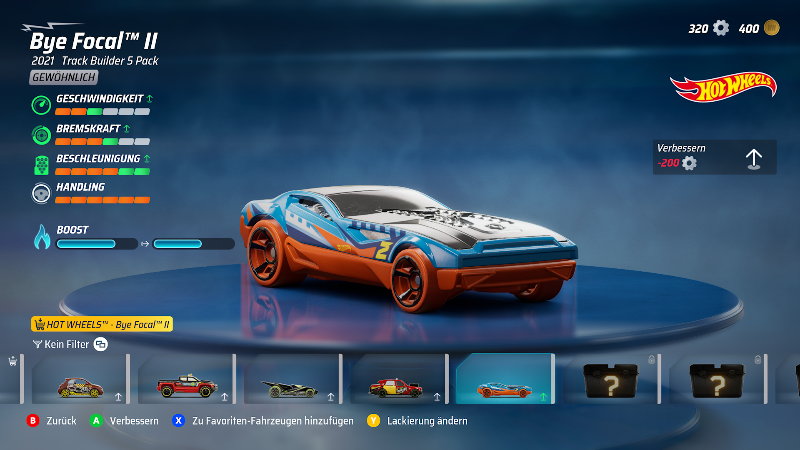This screenshot has height=450, width=800.
Task: Click the Verbessern upgrade panel costing 200 gears
Action: coord(714,157)
